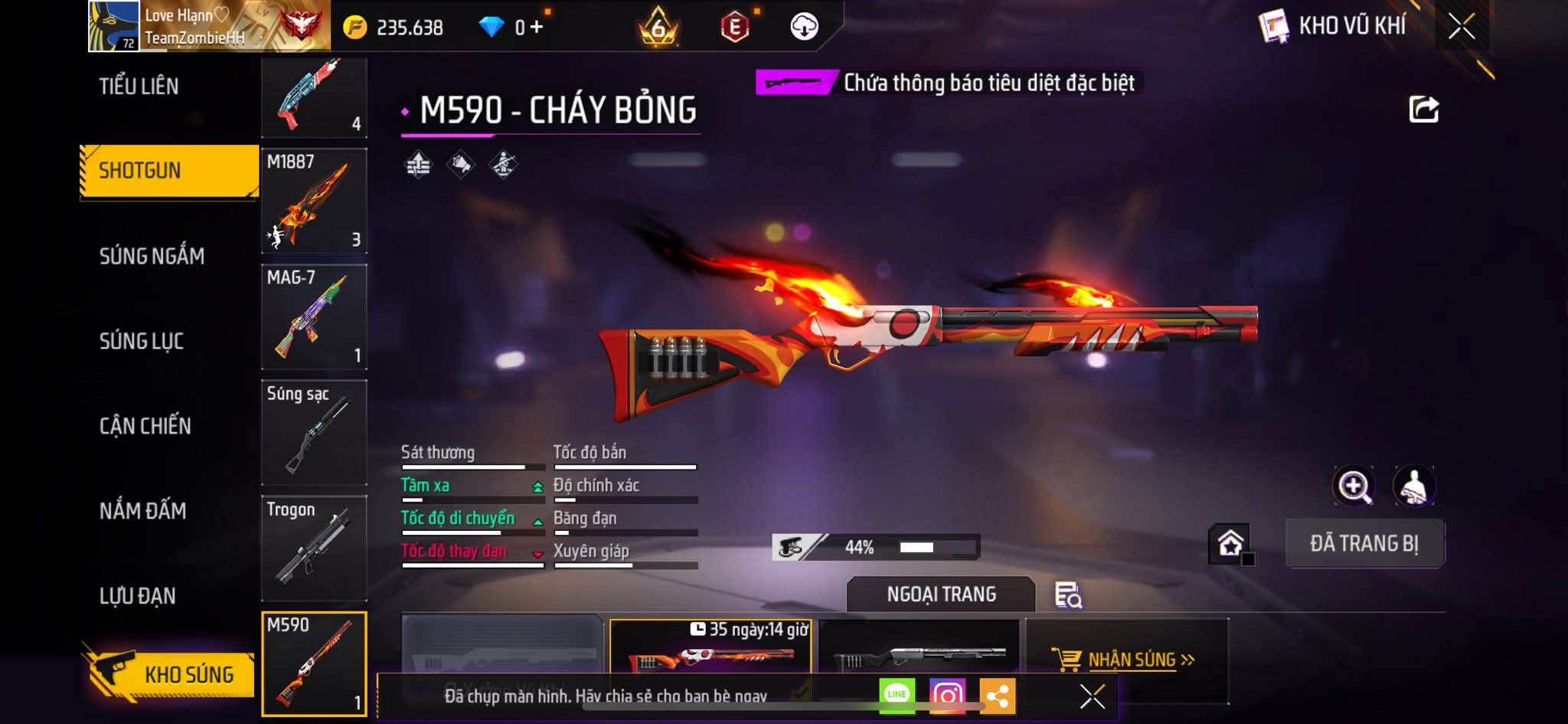The height and width of the screenshot is (724, 1568).
Task: Click the Đã Trang Bị button
Action: tap(1364, 543)
